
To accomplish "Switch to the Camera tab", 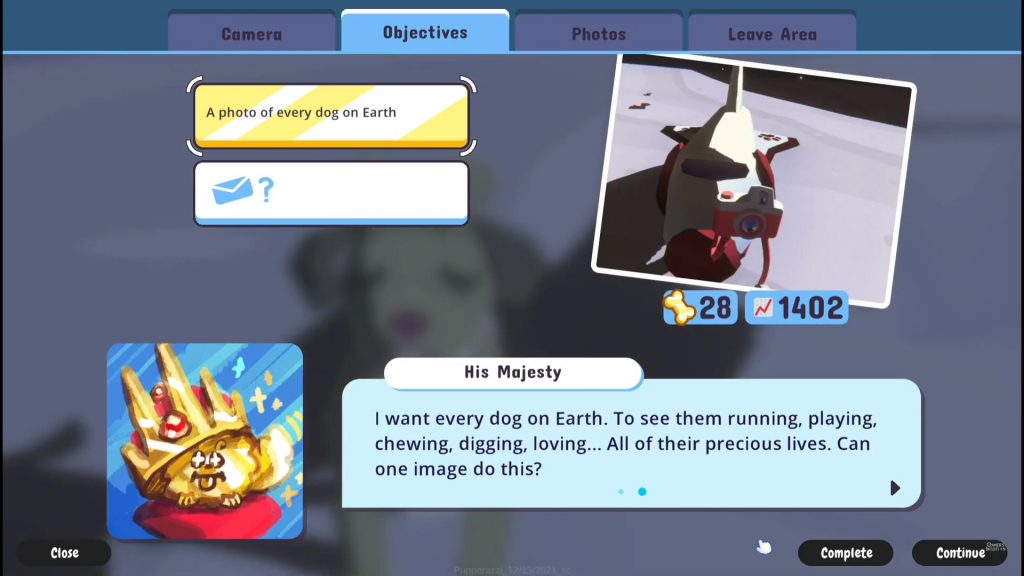I will pyautogui.click(x=251, y=33).
